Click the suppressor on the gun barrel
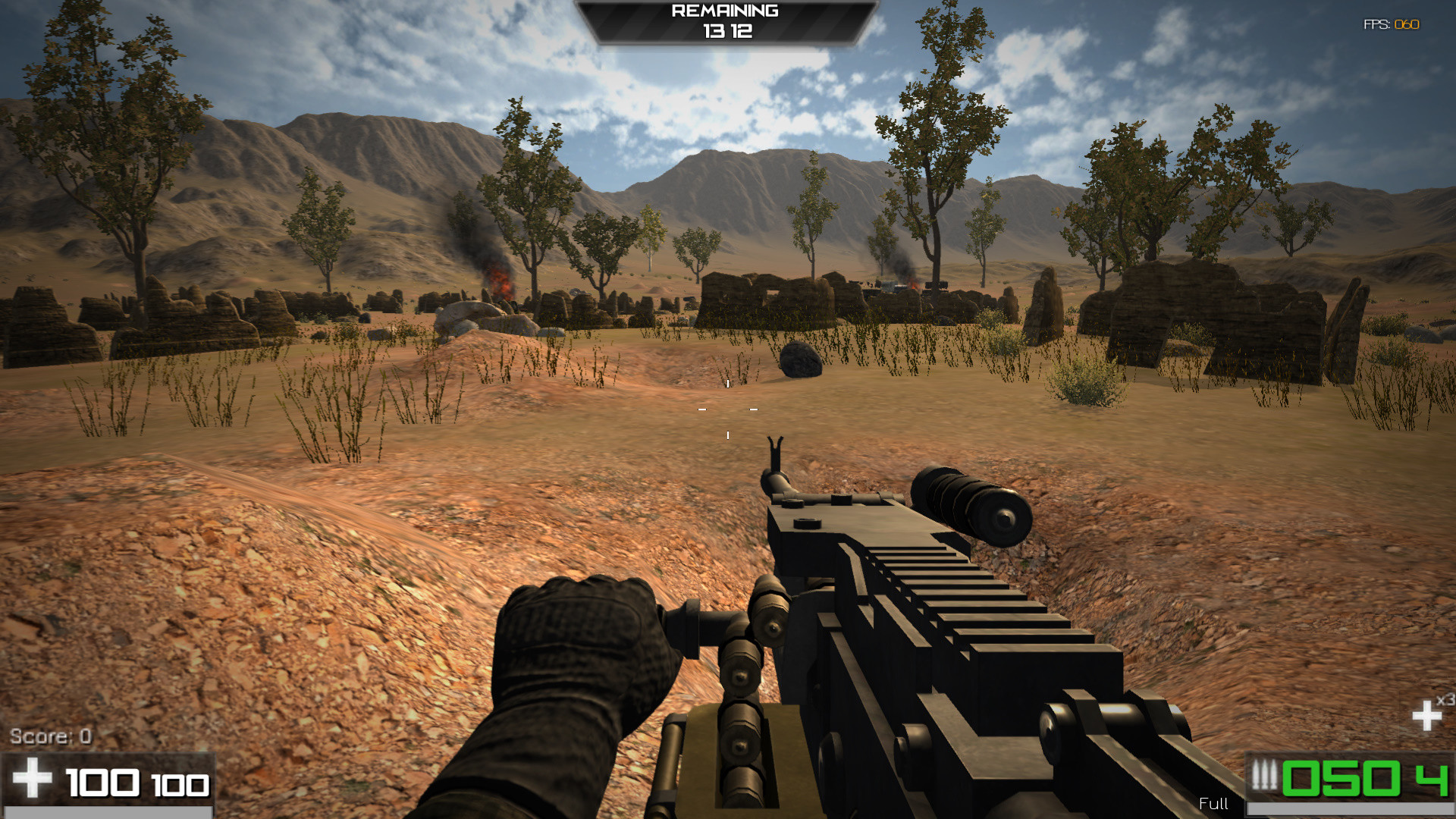The width and height of the screenshot is (1456, 819). pos(971,504)
